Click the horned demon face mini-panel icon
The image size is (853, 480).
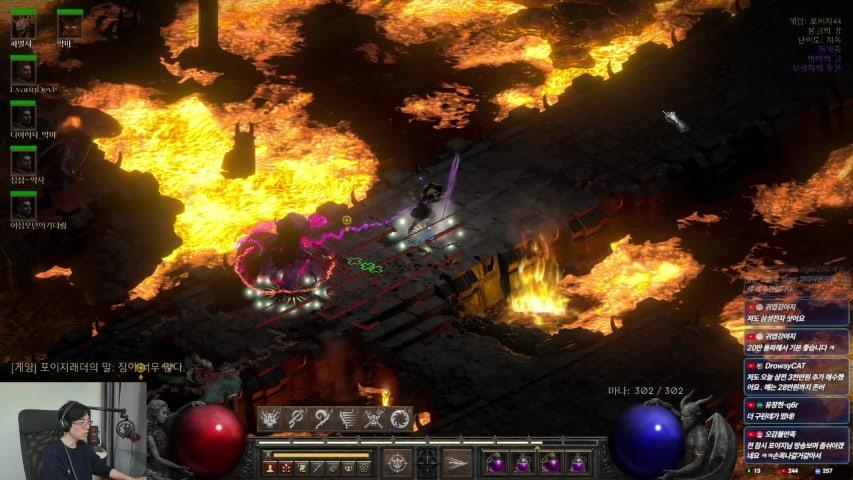(x=270, y=420)
